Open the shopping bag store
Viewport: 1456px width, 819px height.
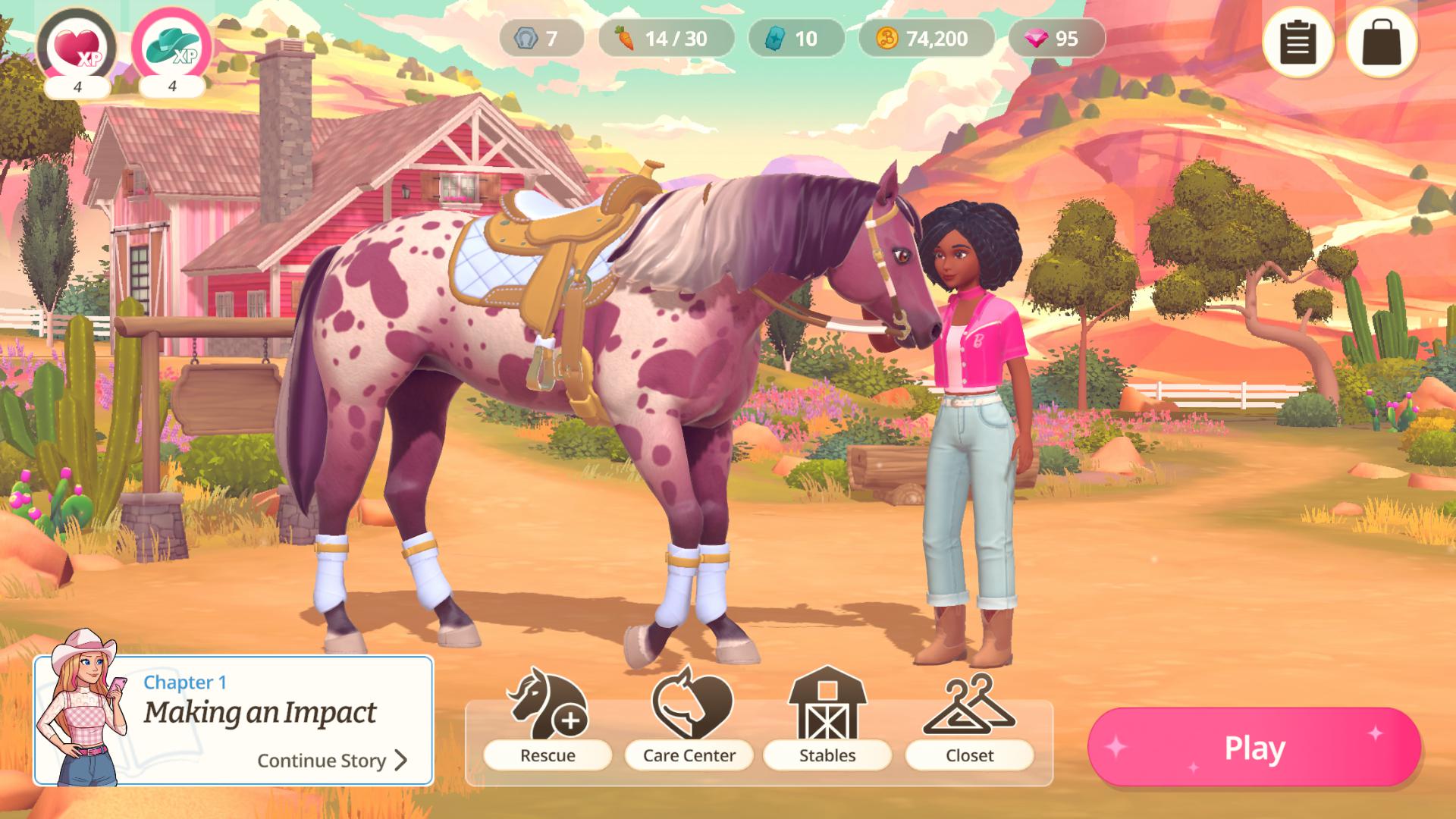click(x=1382, y=42)
